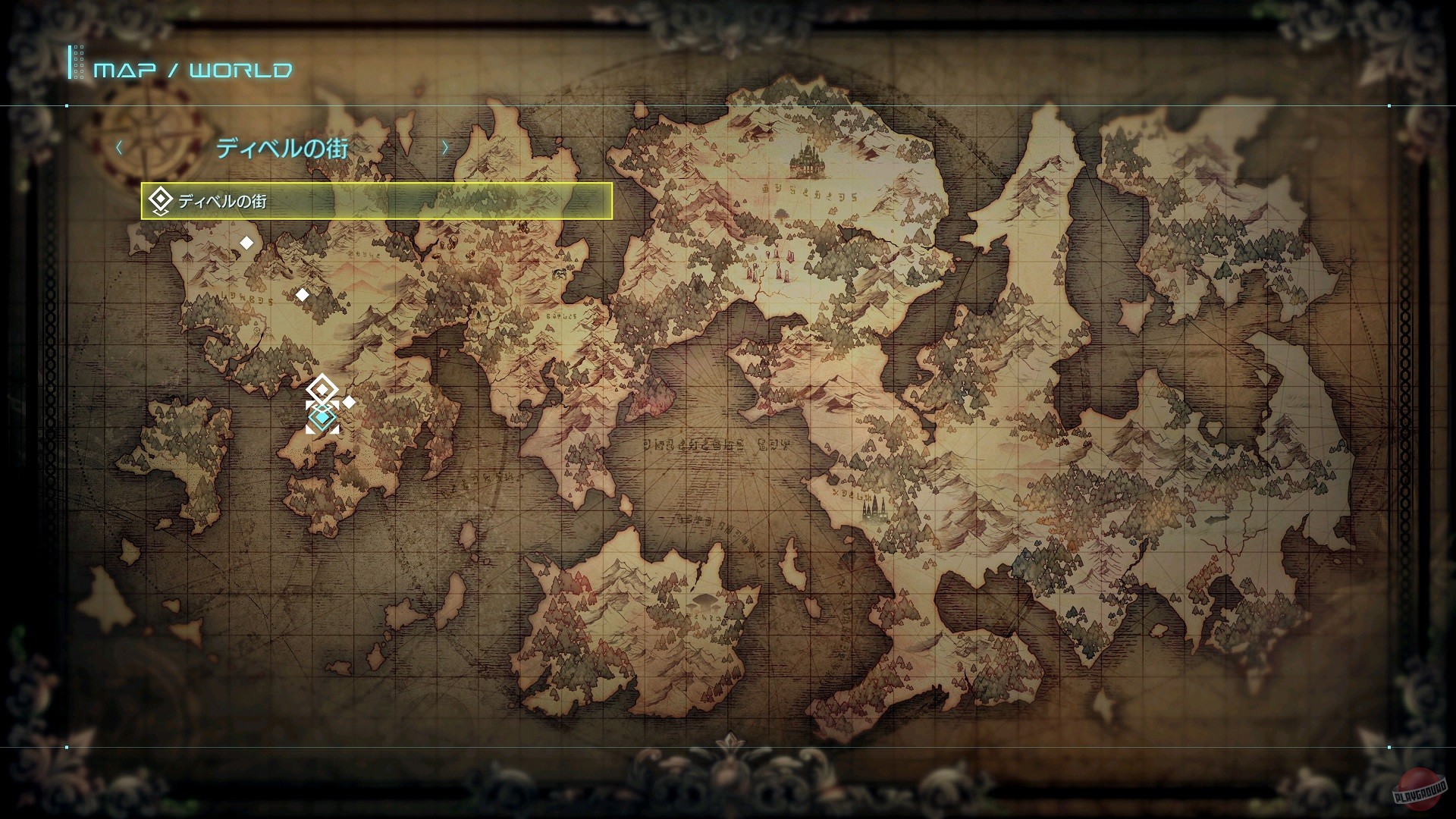
Task: Click the white diamond marker on the northwestern landmass
Action: coord(246,243)
